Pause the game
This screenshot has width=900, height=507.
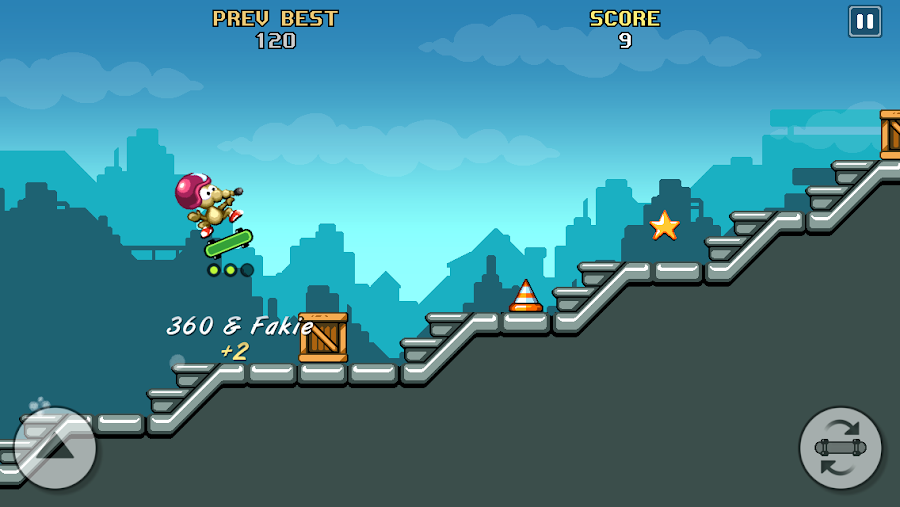pos(864,22)
